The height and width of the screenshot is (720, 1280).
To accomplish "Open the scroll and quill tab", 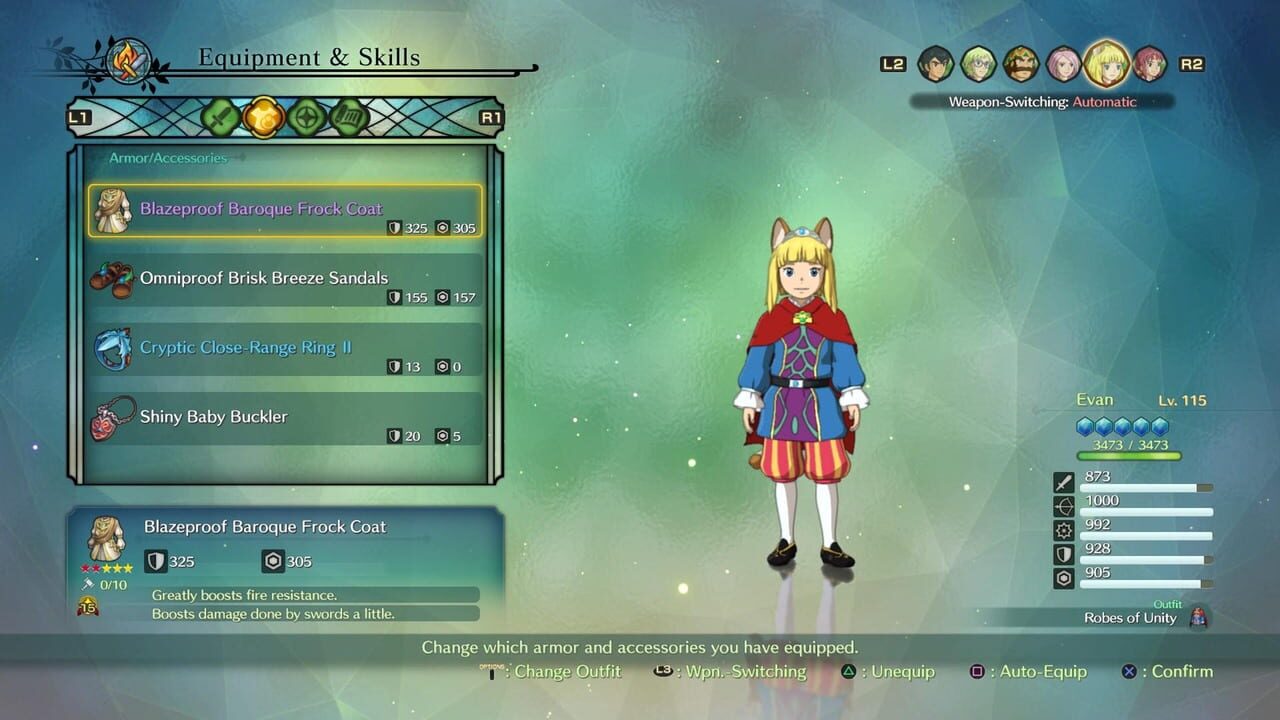I will [x=349, y=118].
